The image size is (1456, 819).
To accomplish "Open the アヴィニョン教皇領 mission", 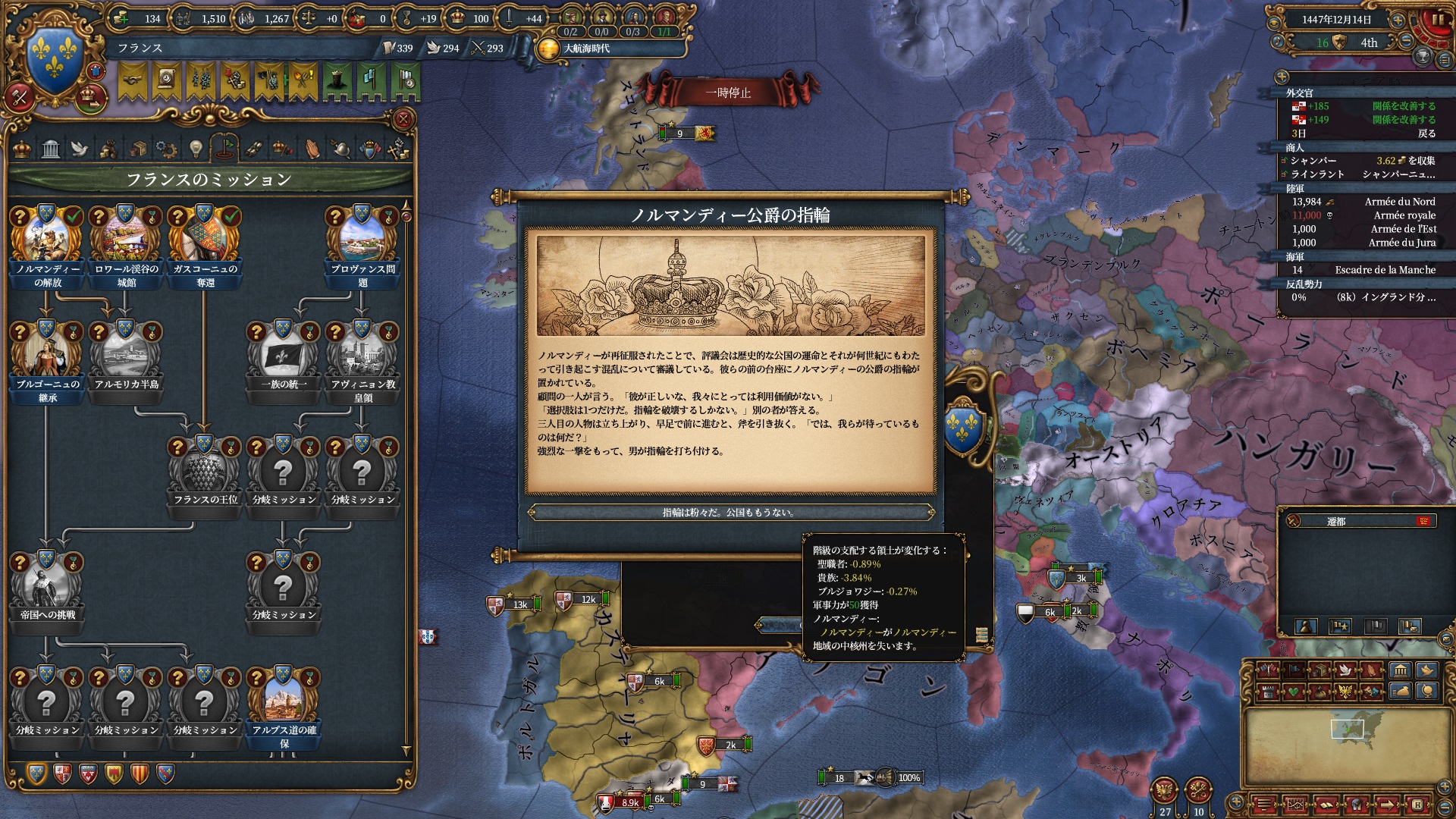I will 362,356.
